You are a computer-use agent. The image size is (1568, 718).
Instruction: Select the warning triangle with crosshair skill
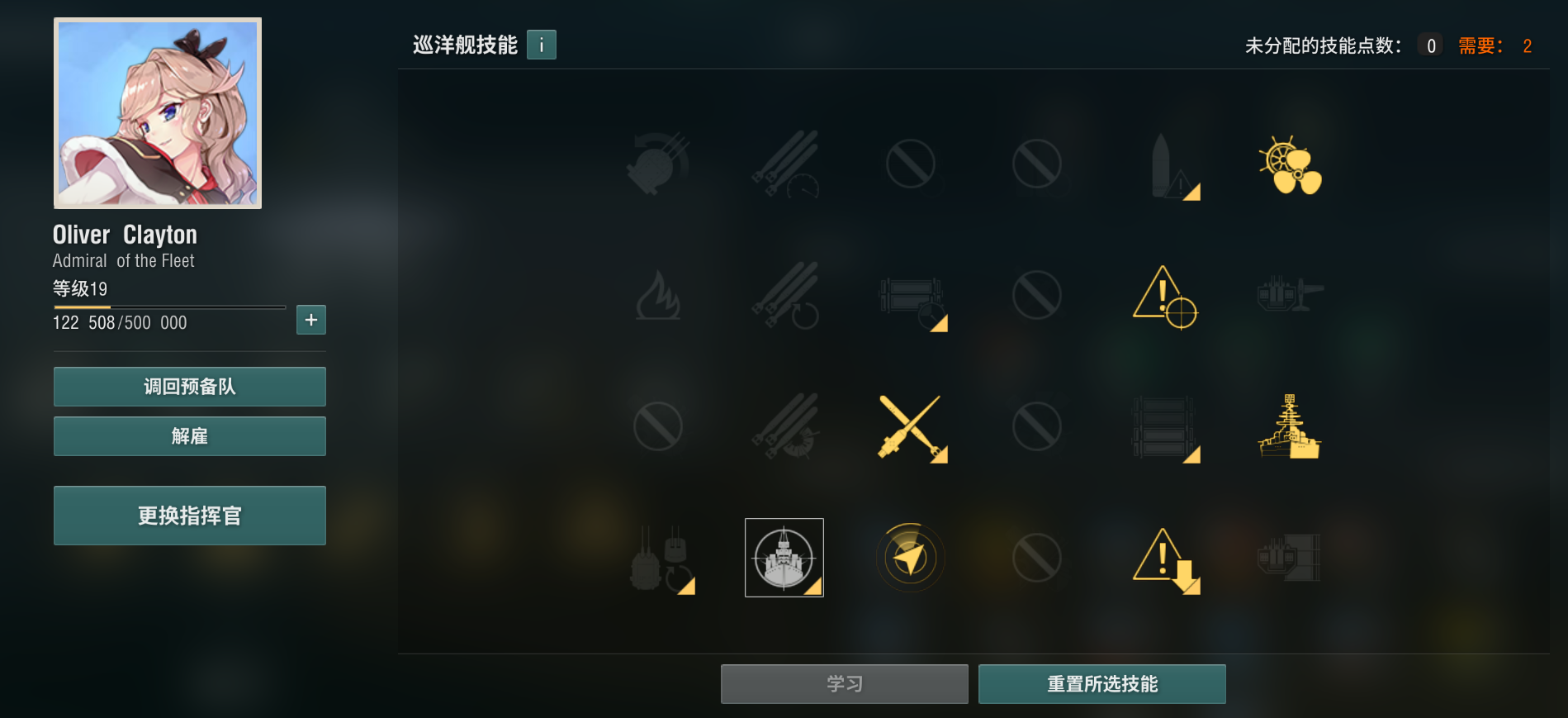(1164, 297)
